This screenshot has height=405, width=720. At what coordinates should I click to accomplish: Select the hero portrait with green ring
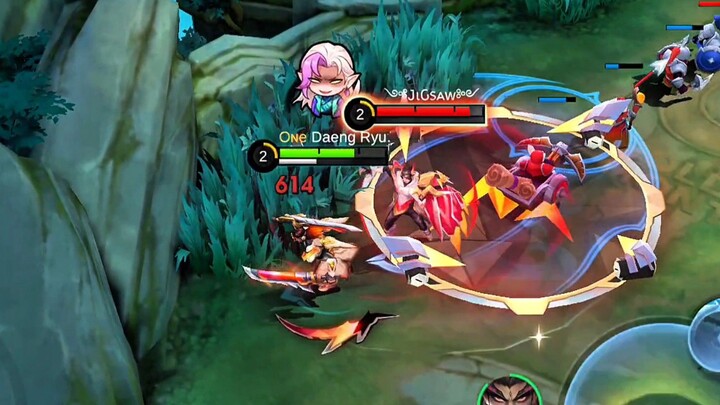(508, 392)
